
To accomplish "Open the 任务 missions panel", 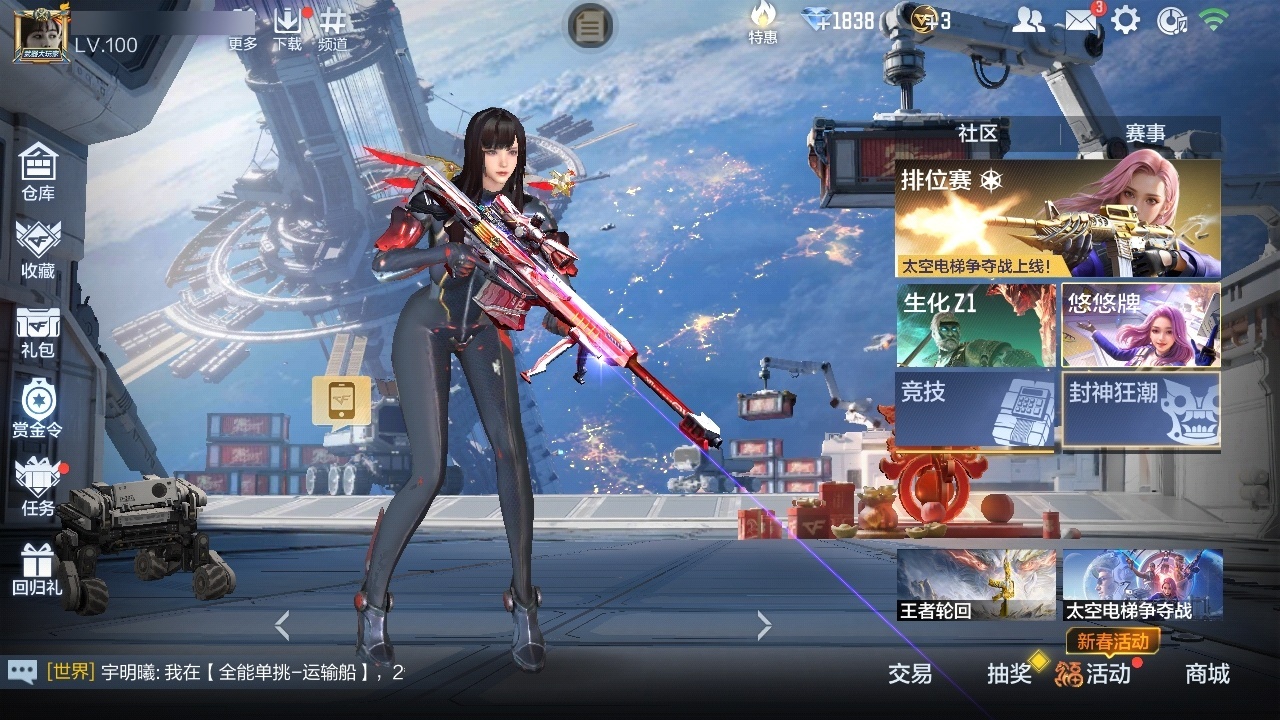I will tap(37, 489).
